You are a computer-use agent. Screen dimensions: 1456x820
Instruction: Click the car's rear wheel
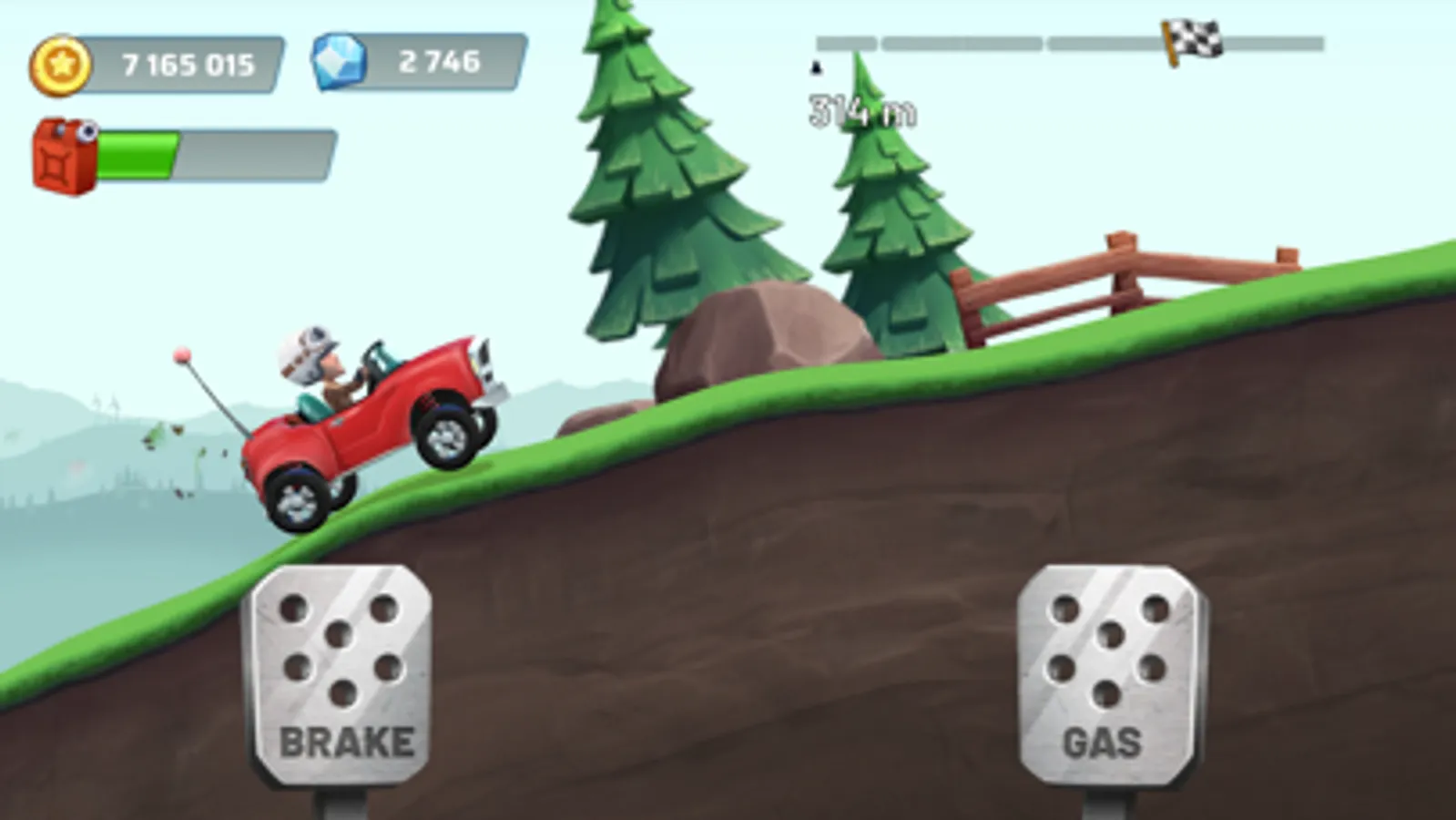pyautogui.click(x=296, y=495)
